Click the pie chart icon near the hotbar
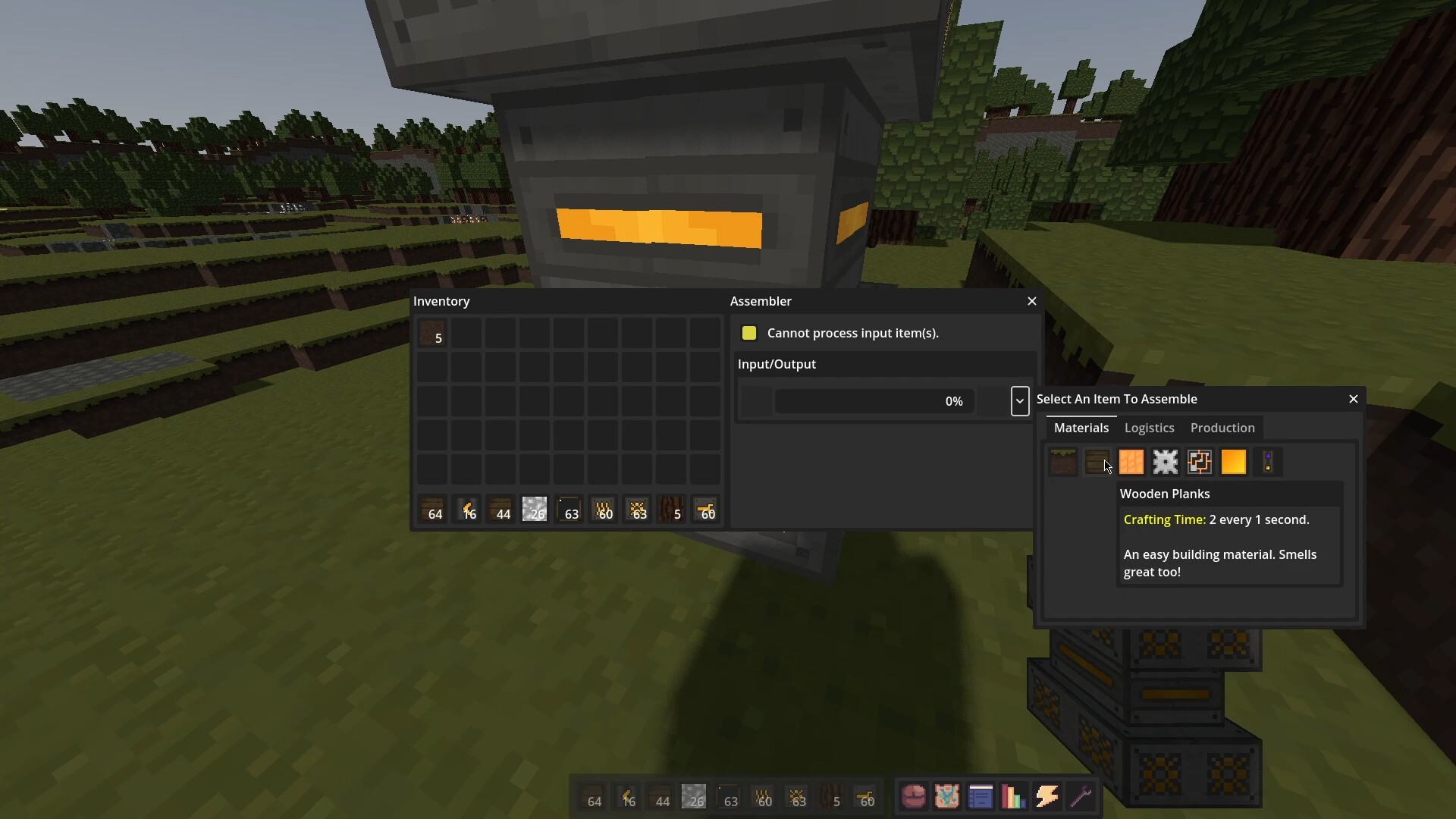This screenshot has width=1456, height=819. point(913,796)
